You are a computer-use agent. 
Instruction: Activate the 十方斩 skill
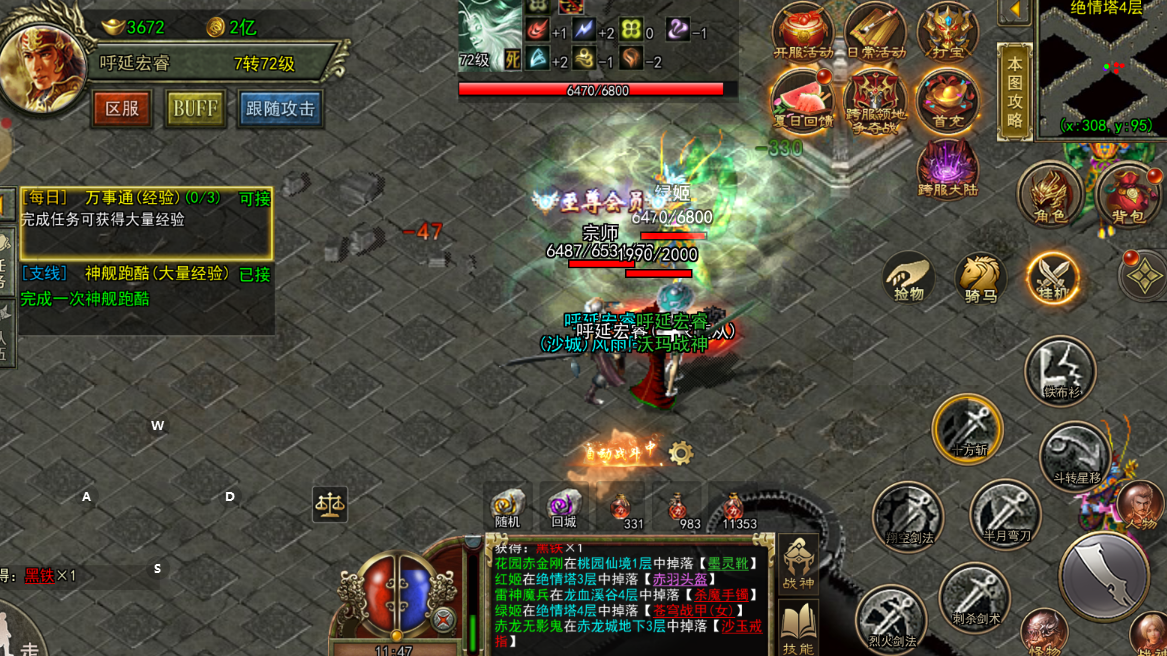(967, 428)
